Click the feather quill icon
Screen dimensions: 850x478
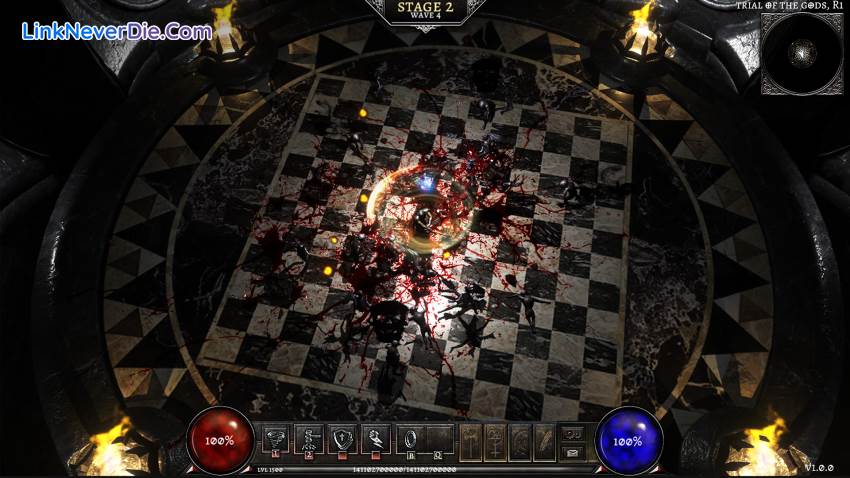tap(543, 439)
